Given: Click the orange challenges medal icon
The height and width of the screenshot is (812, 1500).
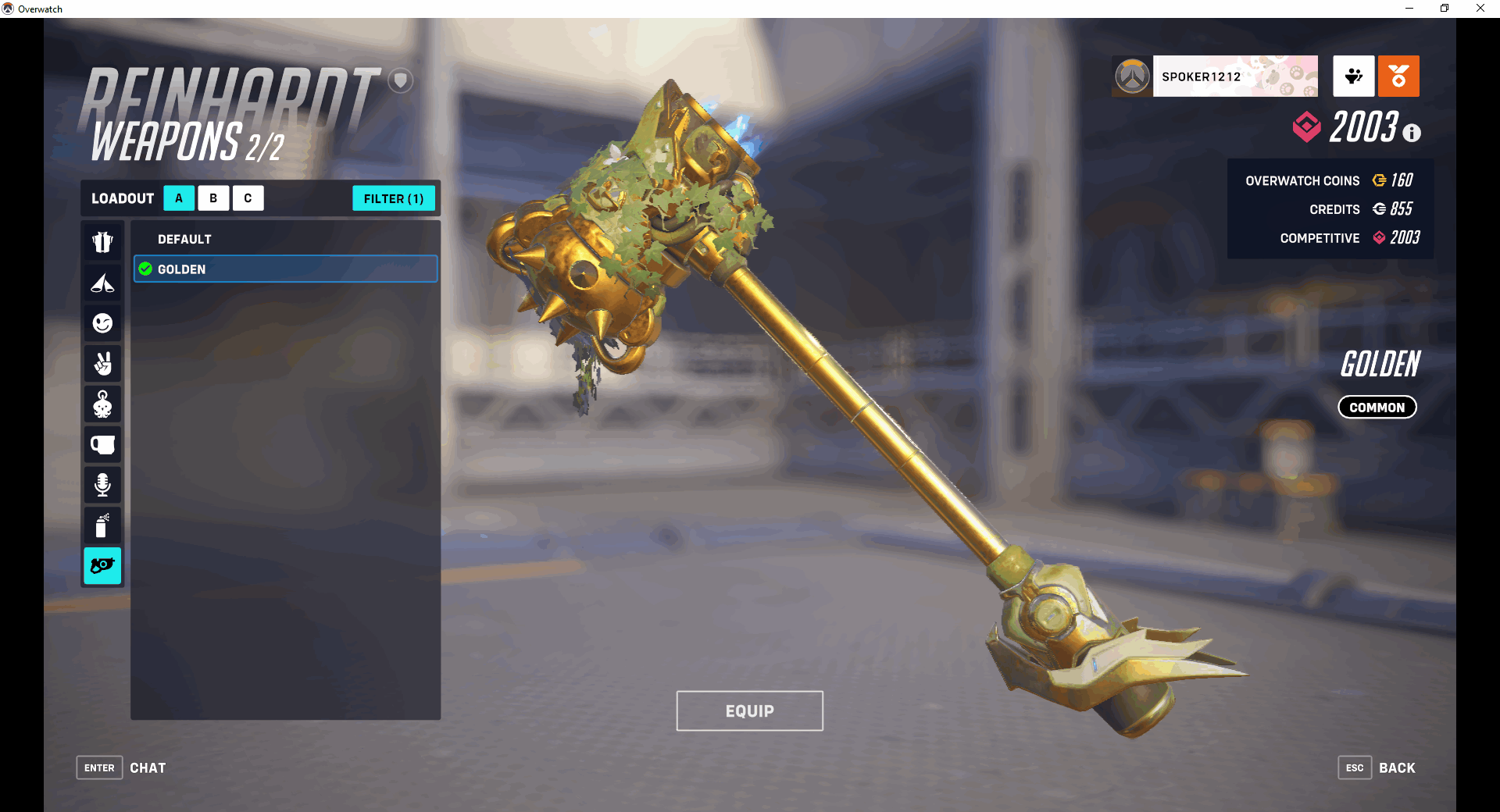Looking at the screenshot, I should [x=1399, y=76].
